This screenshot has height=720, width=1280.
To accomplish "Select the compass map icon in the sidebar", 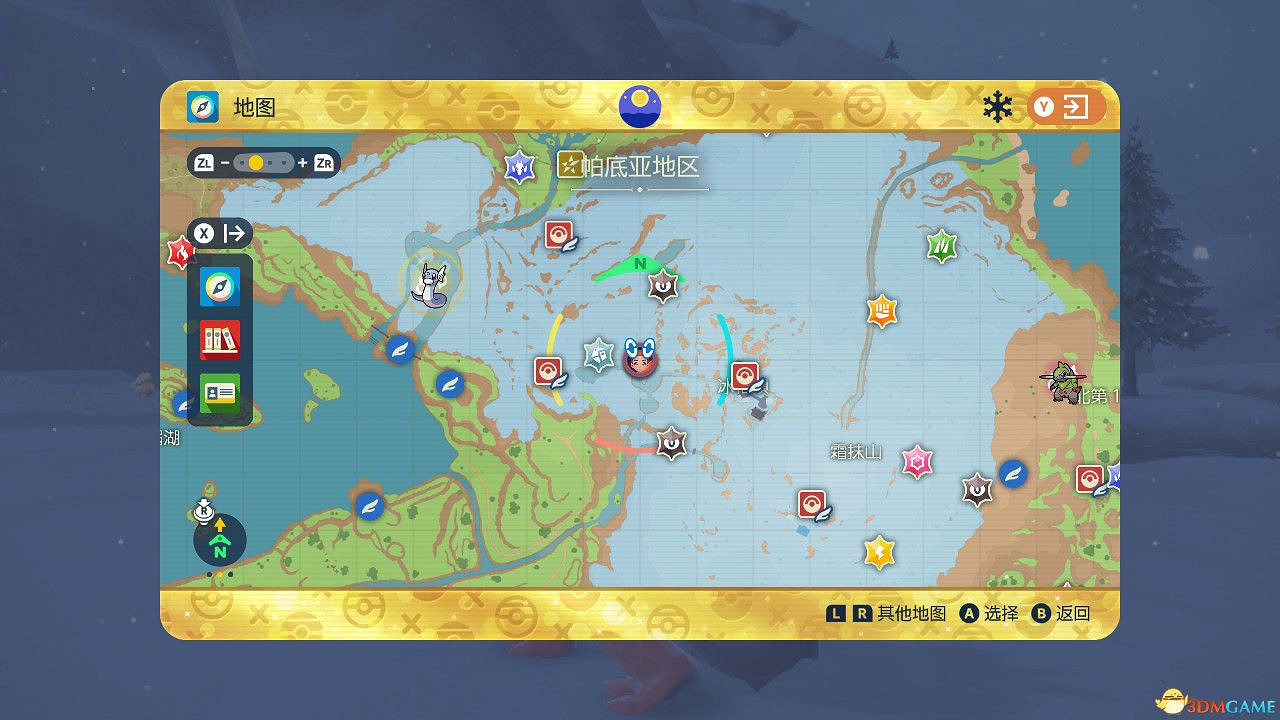I will (x=220, y=288).
